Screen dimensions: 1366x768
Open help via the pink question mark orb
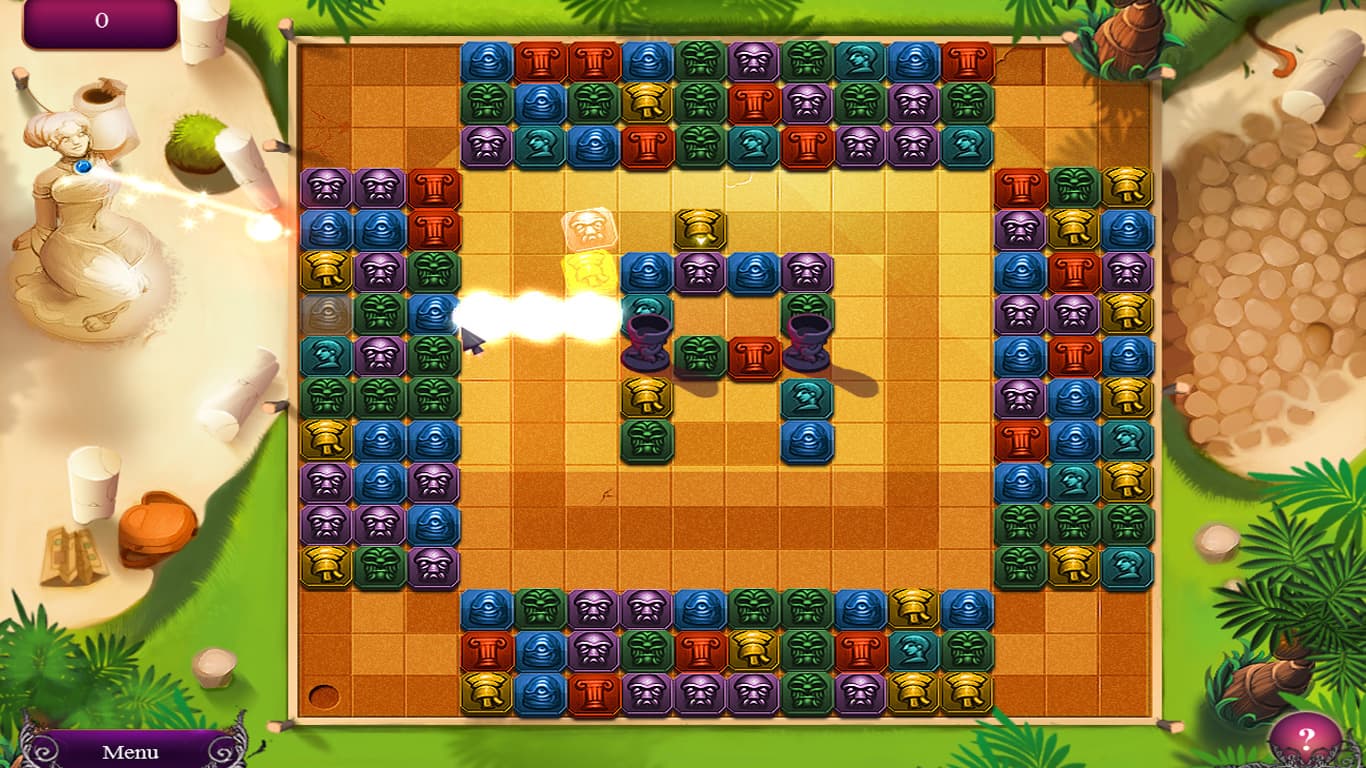coord(1305,737)
